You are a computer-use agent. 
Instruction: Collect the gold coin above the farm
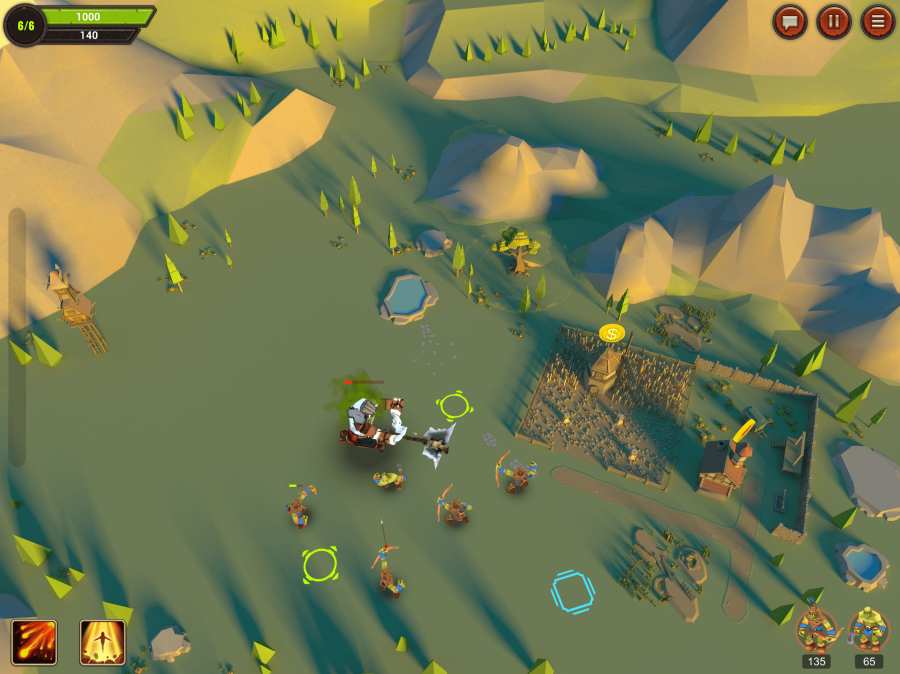(x=612, y=332)
